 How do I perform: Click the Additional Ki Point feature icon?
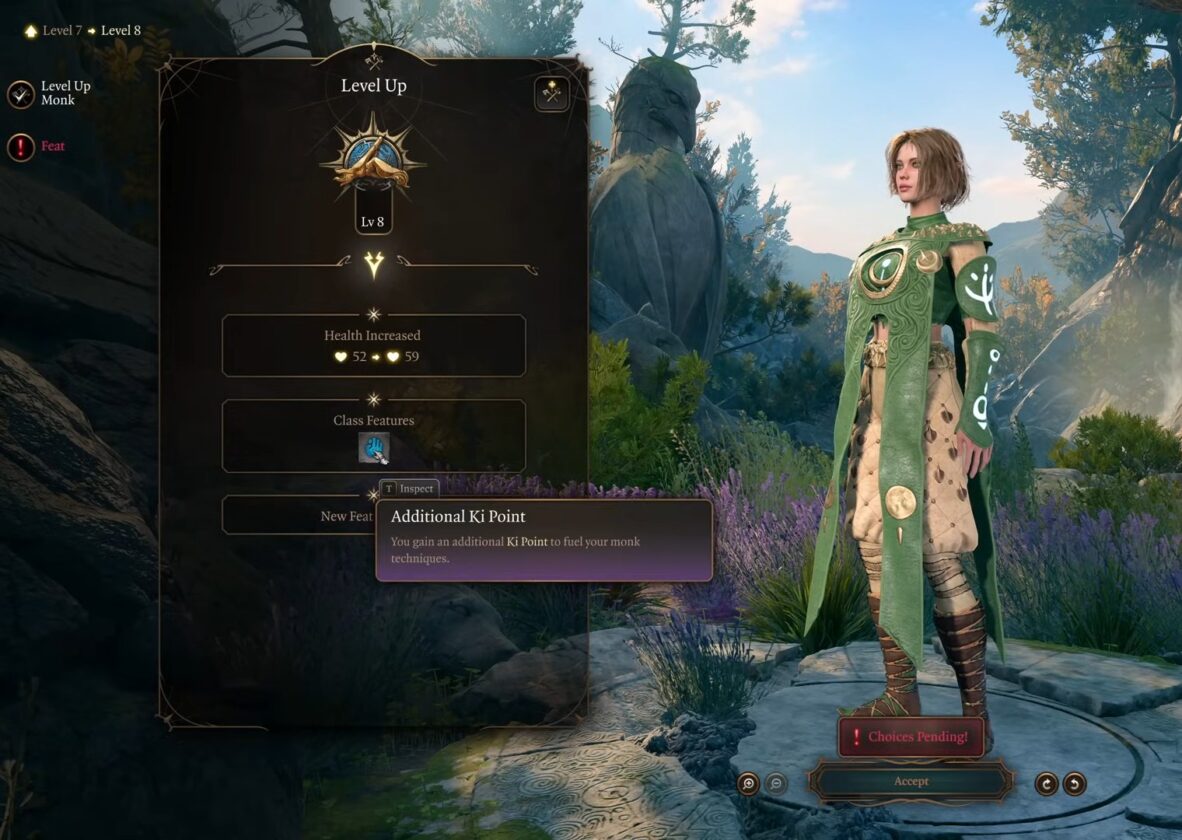click(374, 448)
